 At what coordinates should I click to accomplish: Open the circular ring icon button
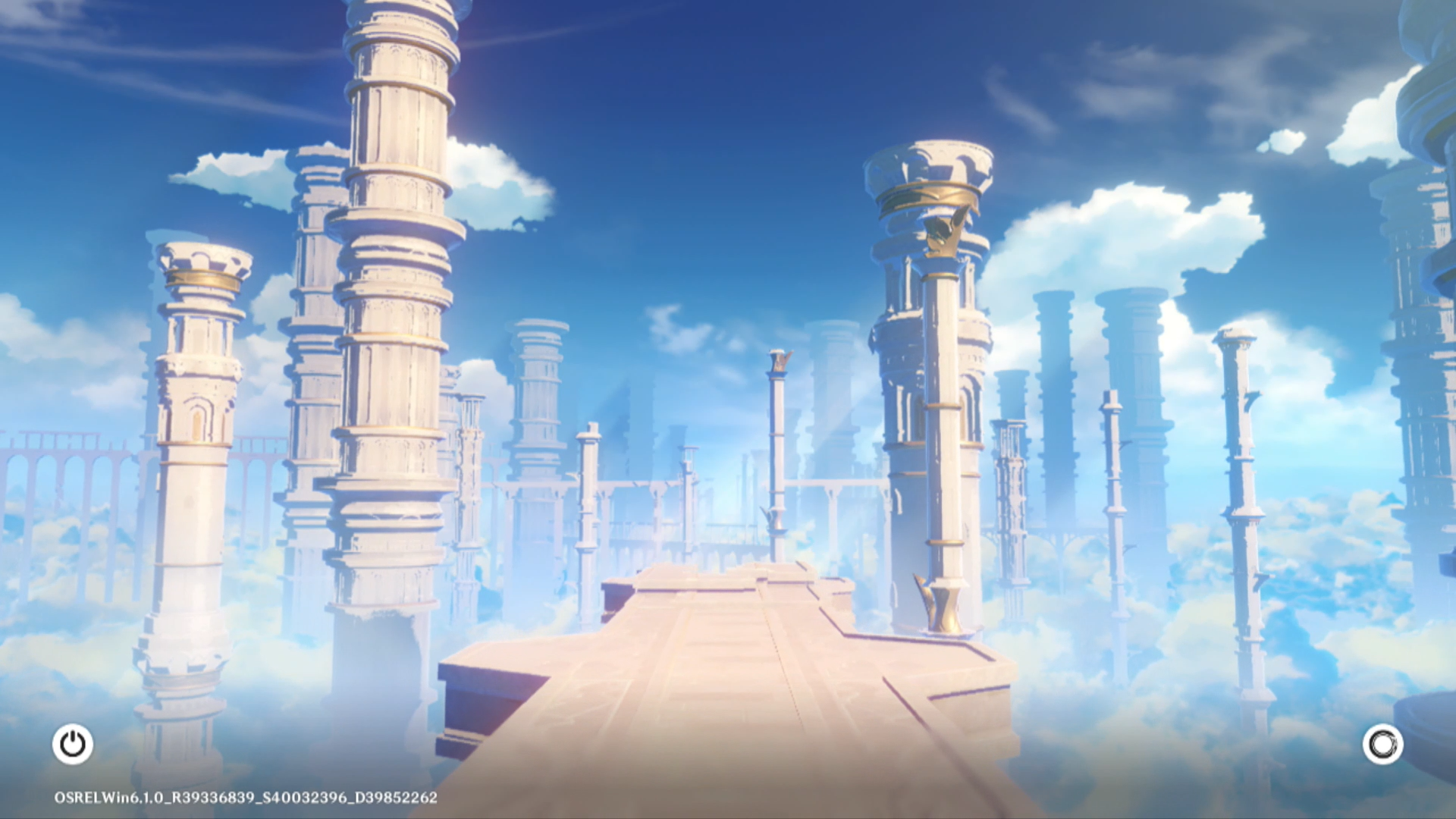1382,744
